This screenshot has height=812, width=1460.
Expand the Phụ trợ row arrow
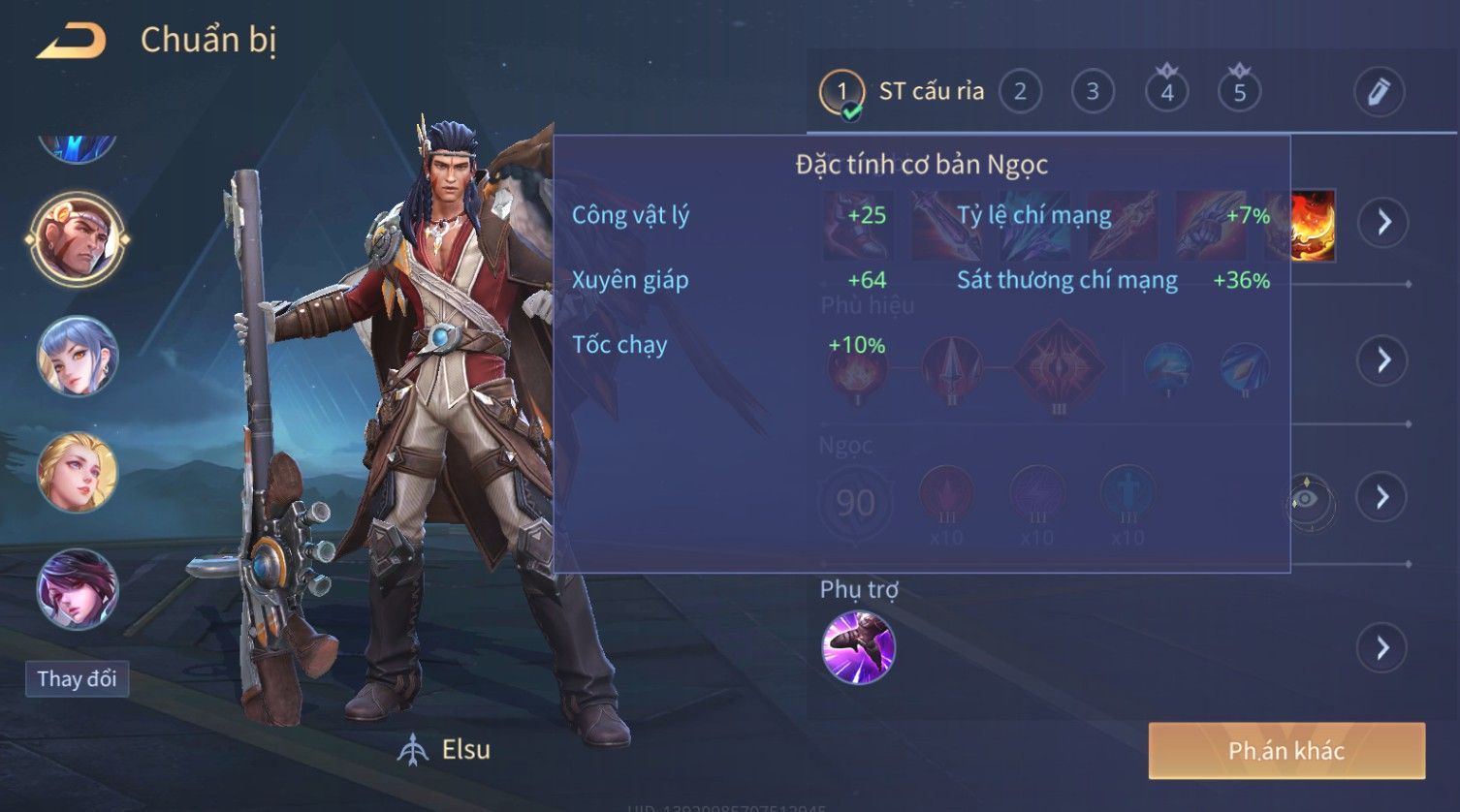point(1382,647)
